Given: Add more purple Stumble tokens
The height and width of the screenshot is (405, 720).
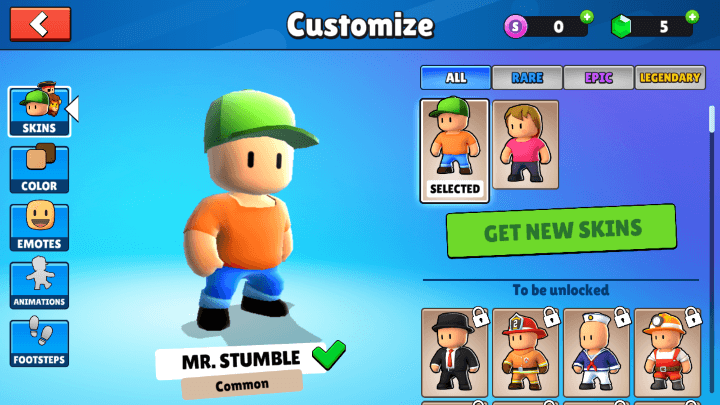Looking at the screenshot, I should coord(586,16).
